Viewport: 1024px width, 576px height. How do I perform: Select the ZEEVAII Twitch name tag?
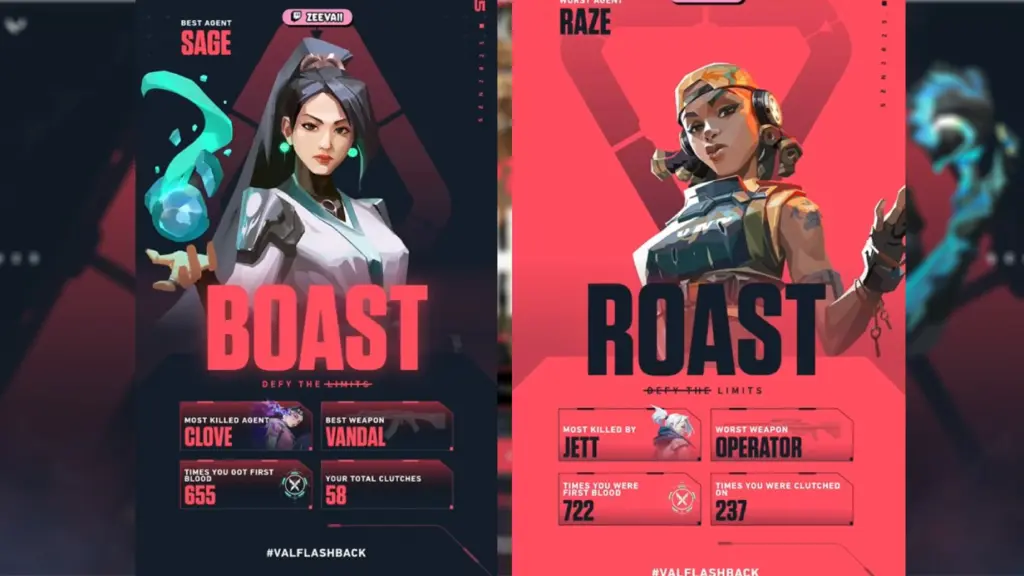pos(319,16)
